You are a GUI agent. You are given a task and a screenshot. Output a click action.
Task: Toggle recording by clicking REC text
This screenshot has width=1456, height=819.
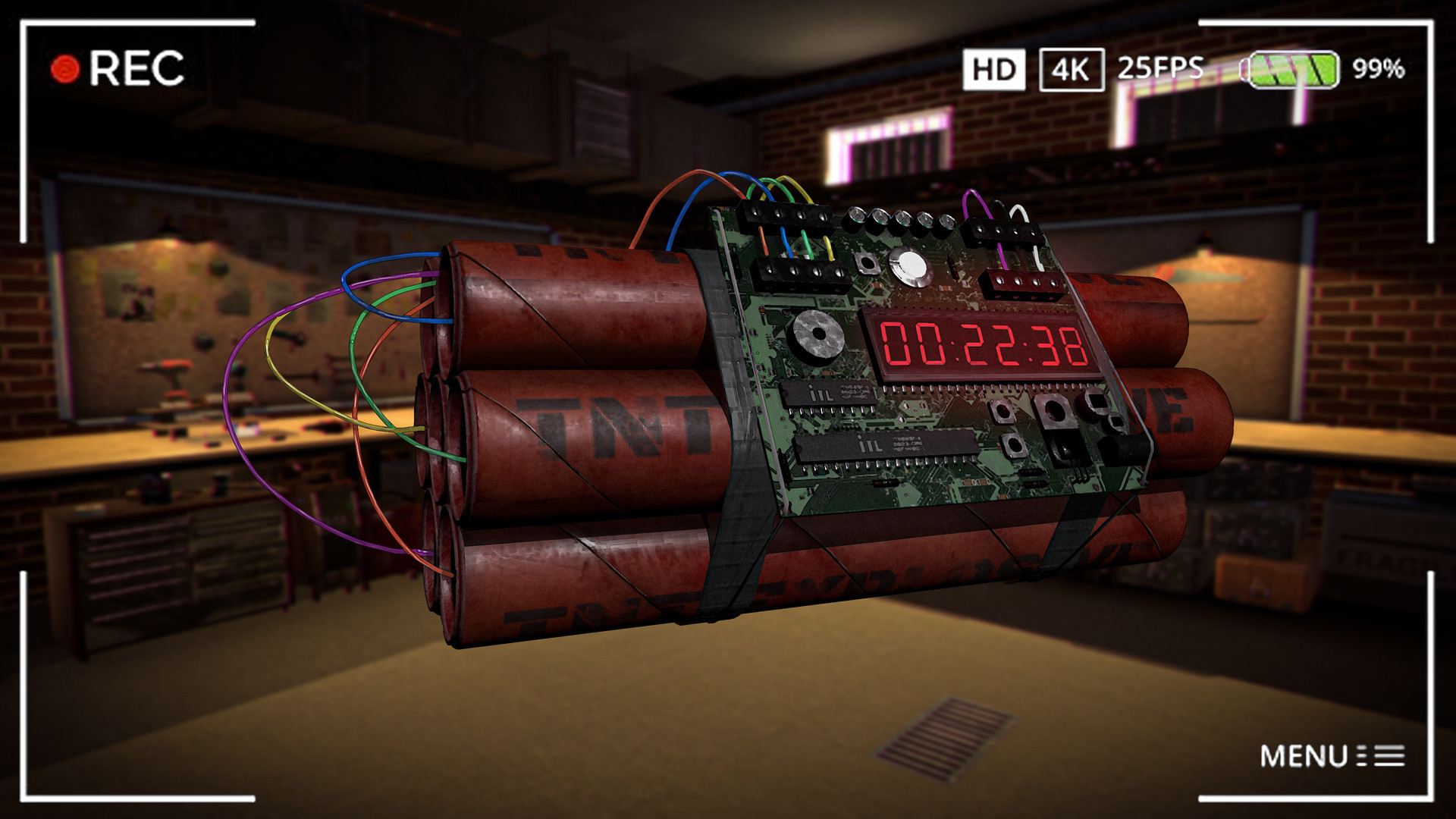(136, 68)
